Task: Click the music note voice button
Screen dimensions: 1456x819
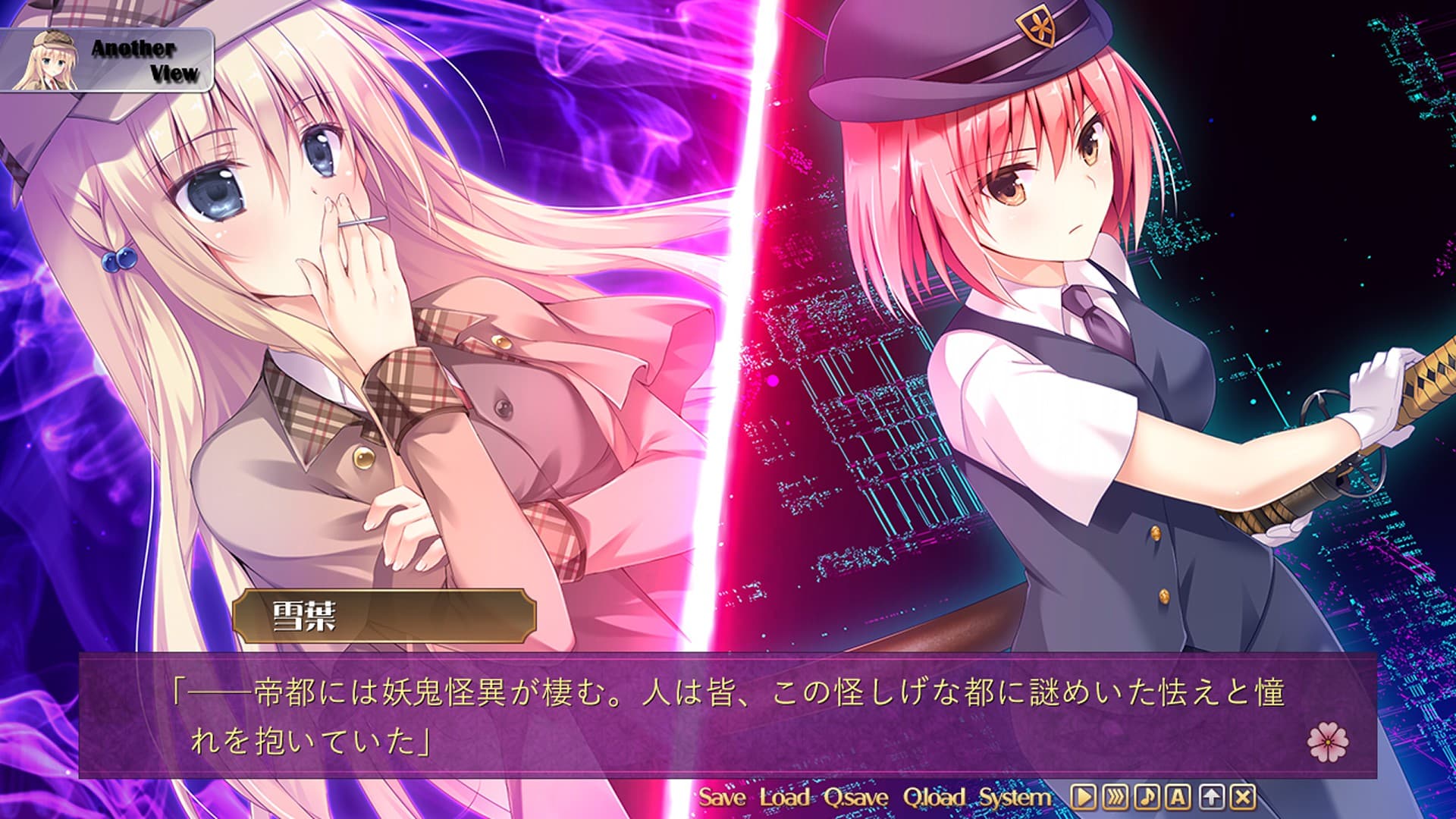Action: coord(1147,797)
